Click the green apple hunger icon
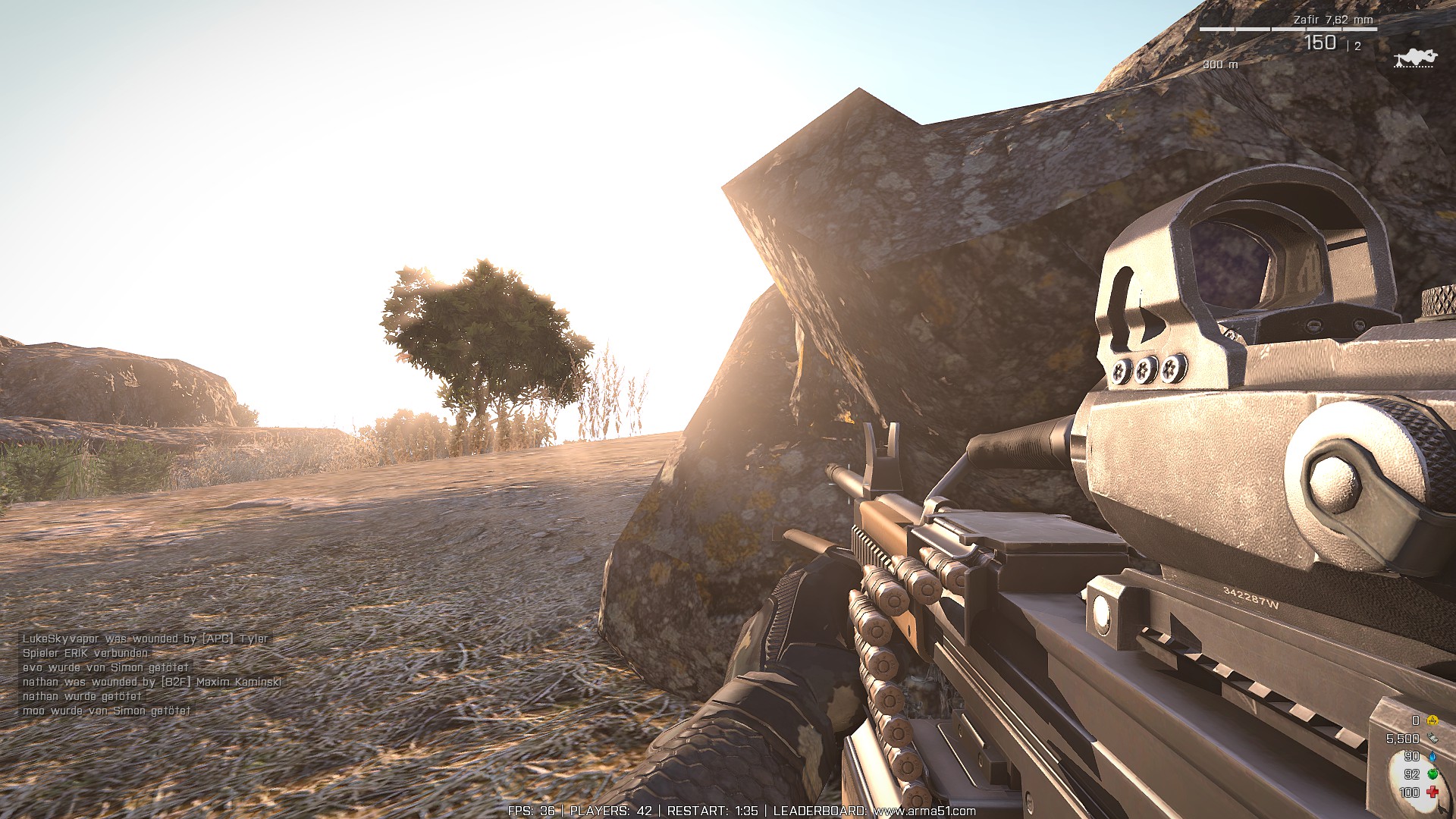 click(1432, 774)
